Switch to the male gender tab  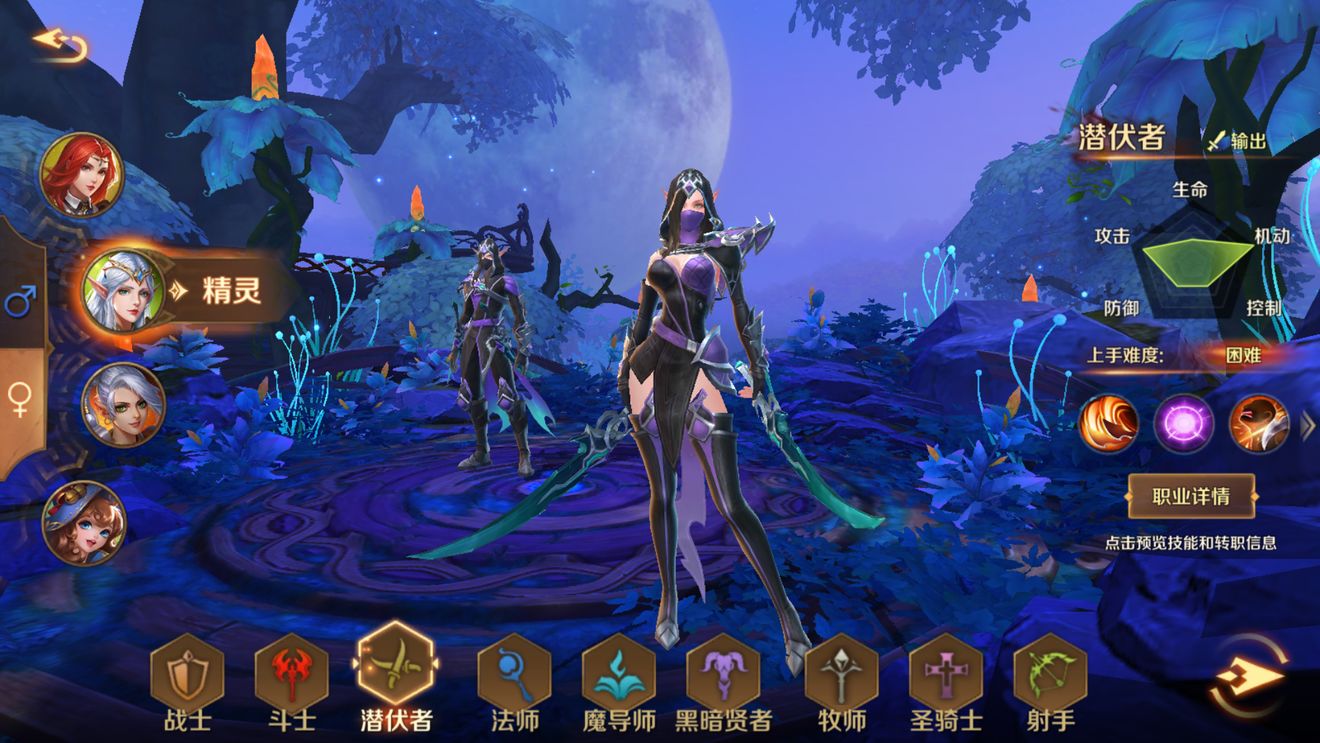[x=20, y=299]
